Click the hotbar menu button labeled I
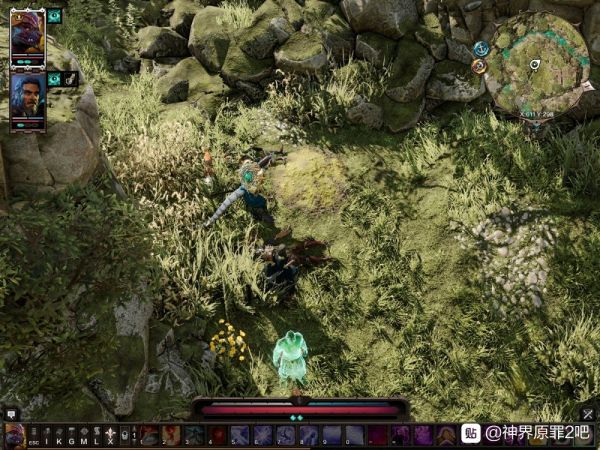This screenshot has height=450, width=600. tap(46, 435)
